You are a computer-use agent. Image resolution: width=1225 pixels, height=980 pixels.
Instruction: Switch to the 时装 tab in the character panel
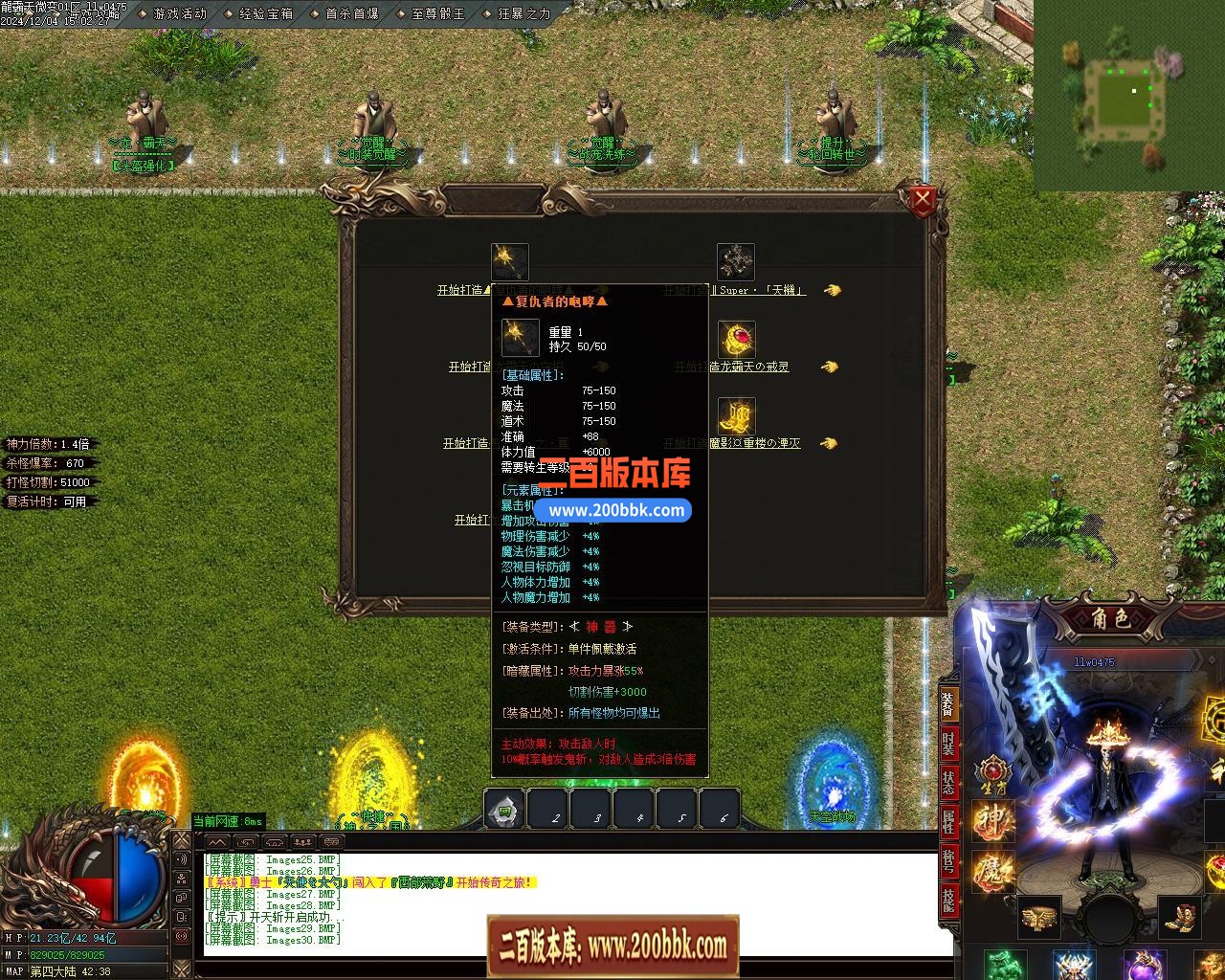pyautogui.click(x=947, y=741)
